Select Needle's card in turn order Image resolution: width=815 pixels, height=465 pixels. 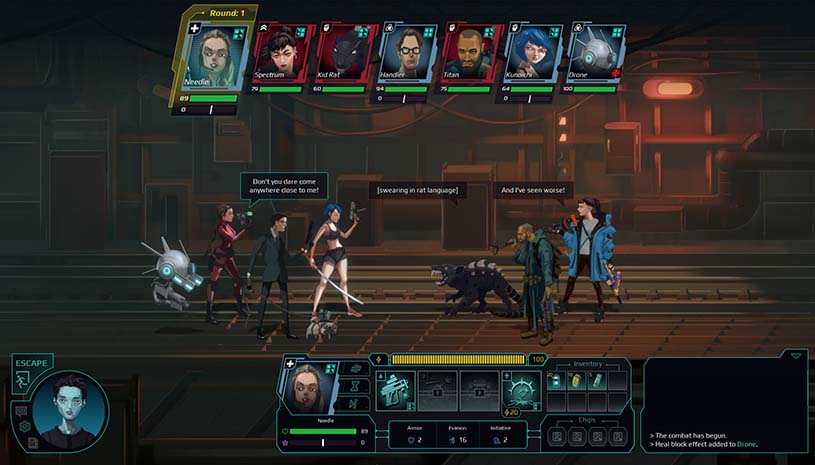pos(212,56)
